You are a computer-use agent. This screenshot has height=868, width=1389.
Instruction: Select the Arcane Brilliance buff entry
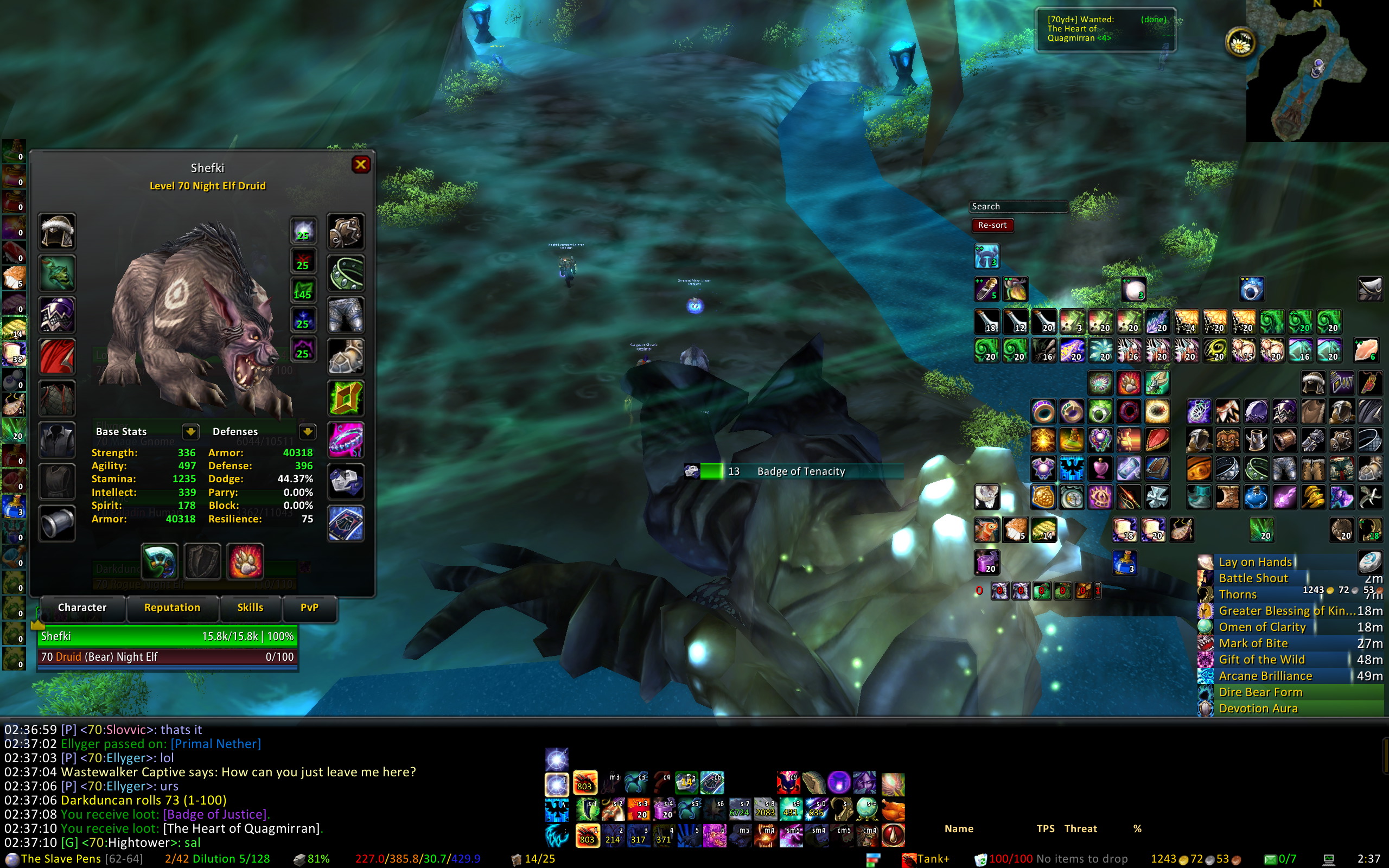[x=1266, y=676]
